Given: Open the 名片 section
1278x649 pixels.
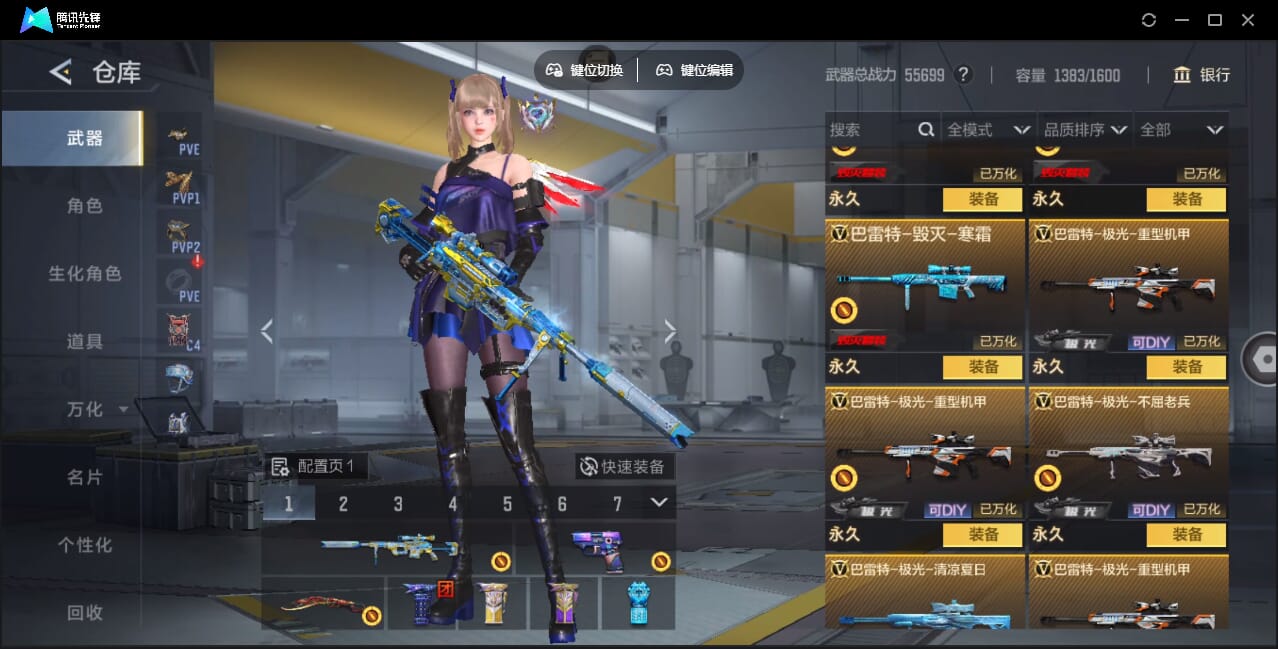Looking at the screenshot, I should click(x=85, y=478).
